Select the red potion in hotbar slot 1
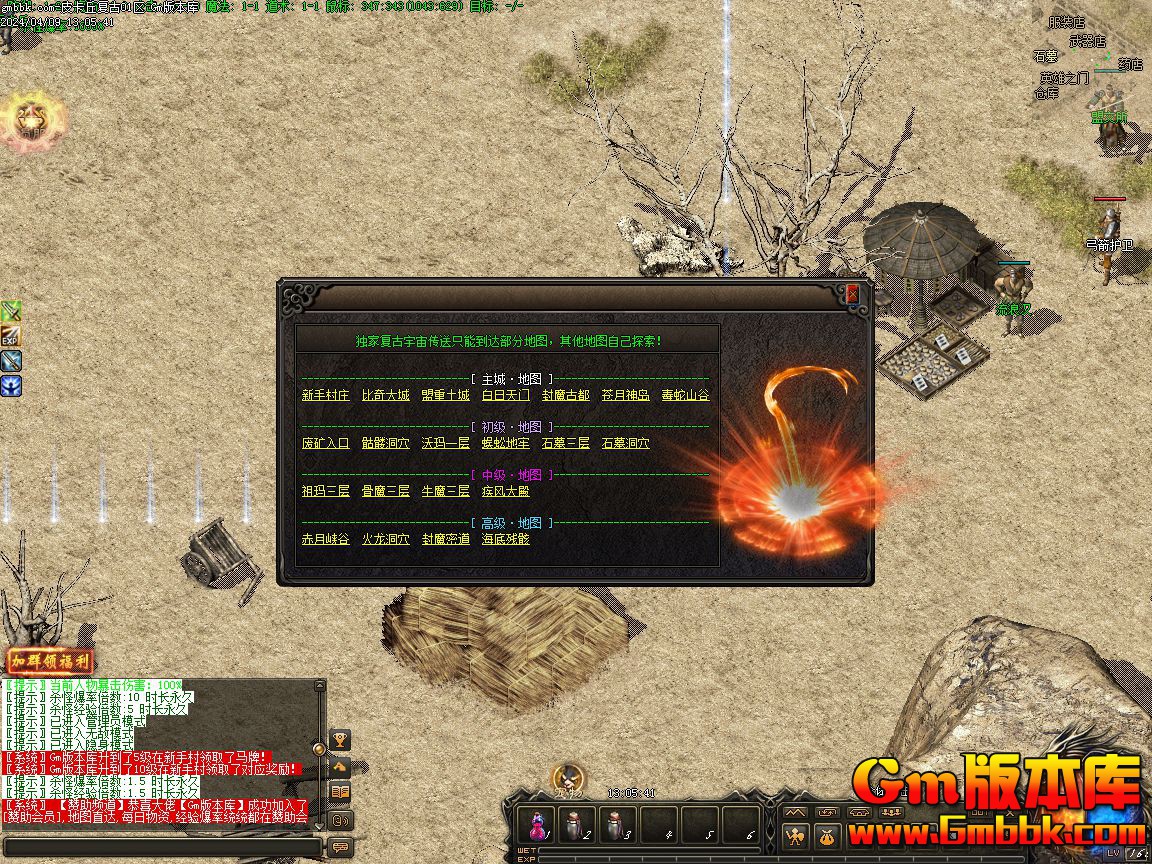This screenshot has width=1152, height=864. [x=539, y=825]
